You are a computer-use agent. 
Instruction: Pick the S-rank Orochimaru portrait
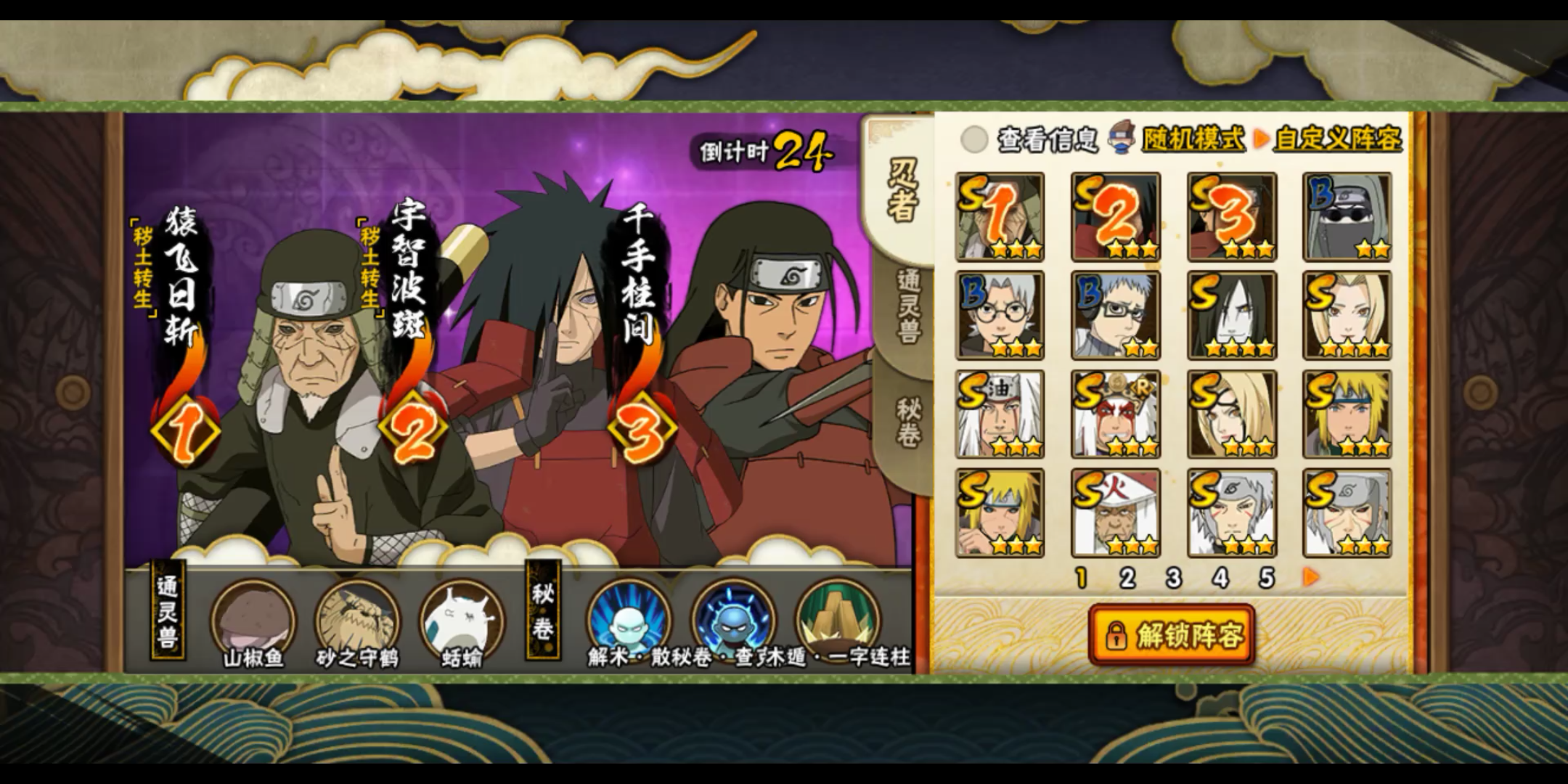coord(1232,315)
